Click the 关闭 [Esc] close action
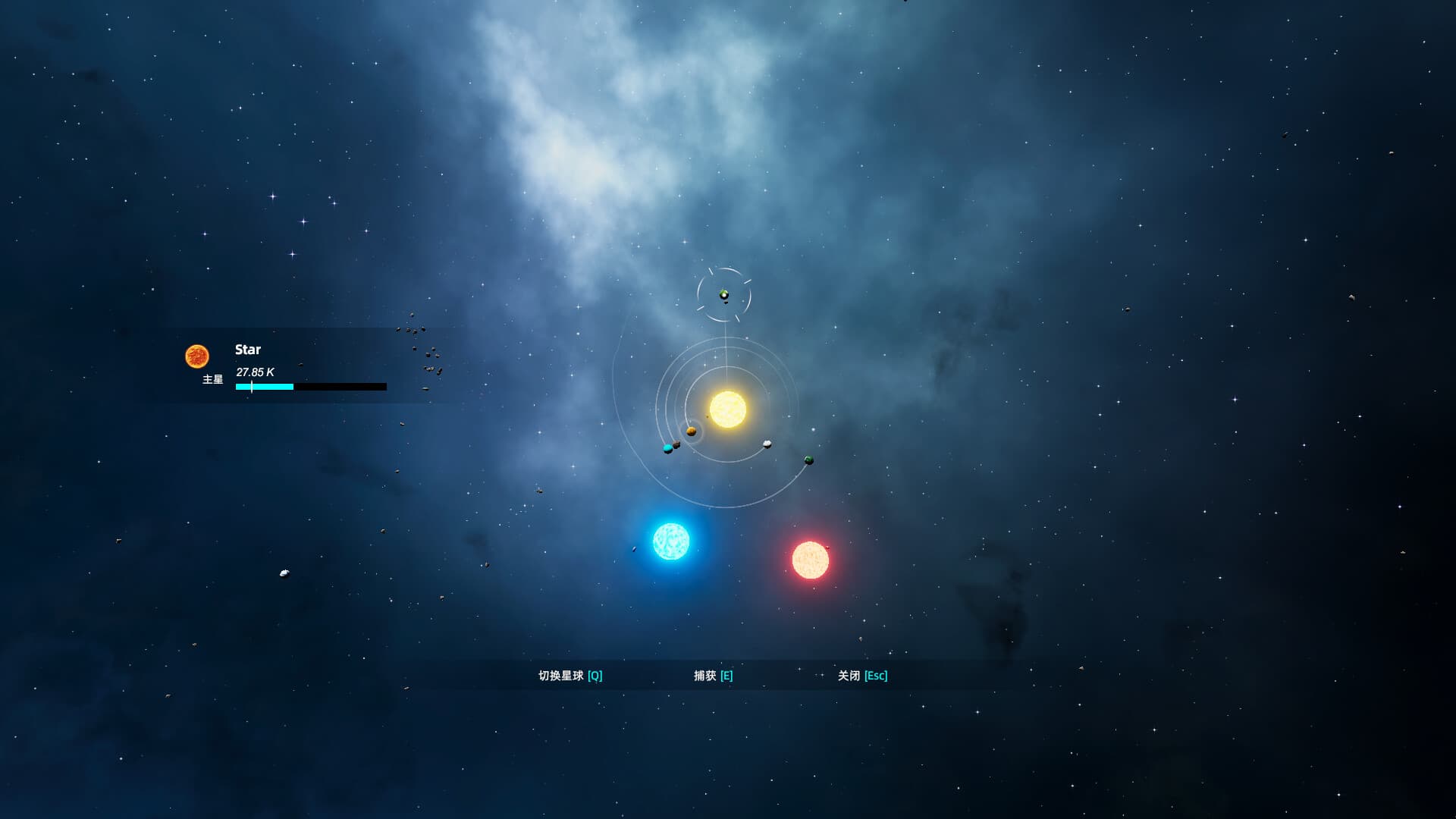Viewport: 1456px width, 819px height. click(862, 675)
